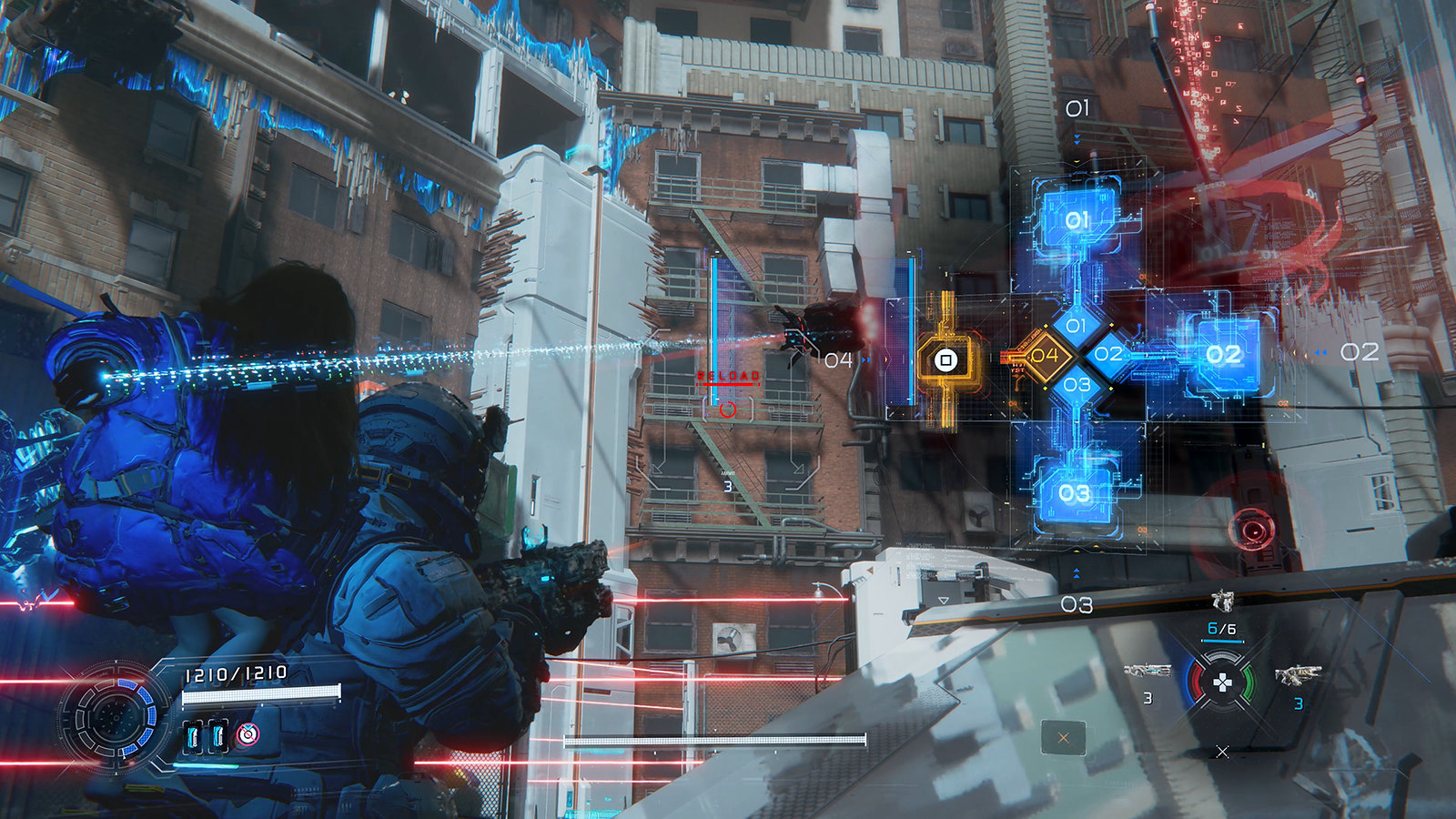Switch to the left weapon-wheel long gun
The width and height of the screenshot is (1456, 819).
click(x=1147, y=672)
